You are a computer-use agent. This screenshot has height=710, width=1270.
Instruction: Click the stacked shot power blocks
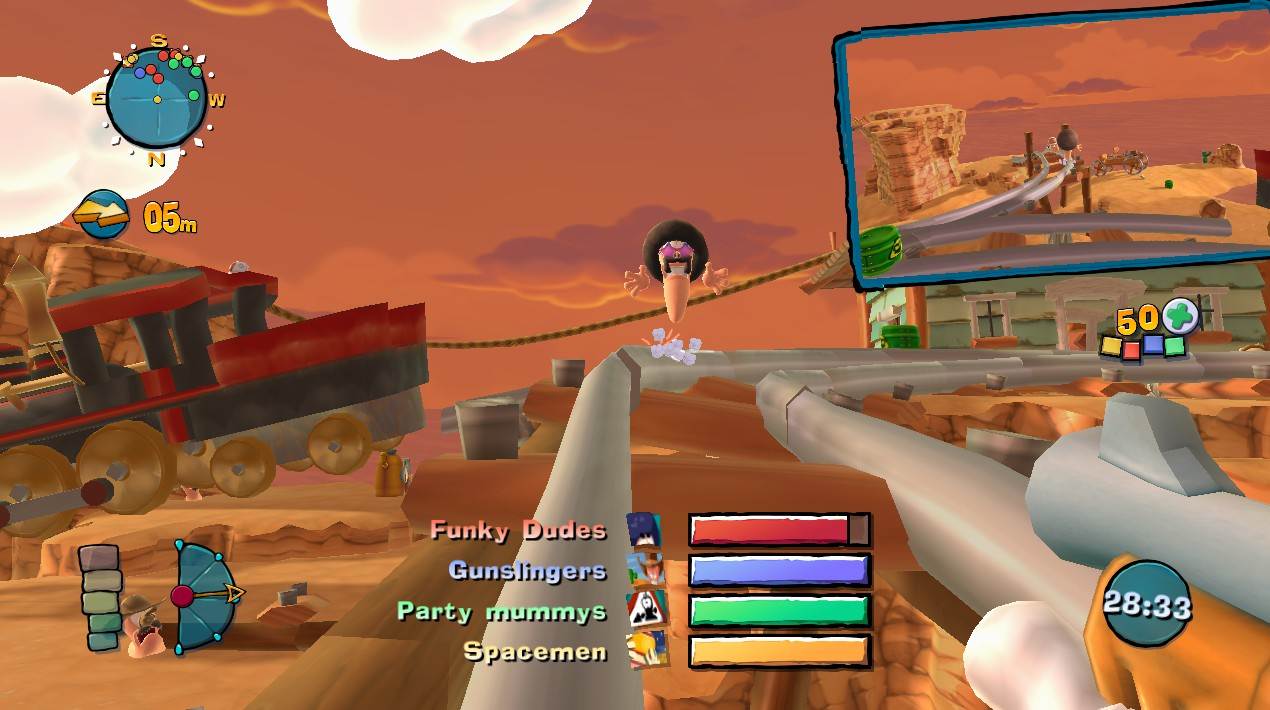[100, 598]
